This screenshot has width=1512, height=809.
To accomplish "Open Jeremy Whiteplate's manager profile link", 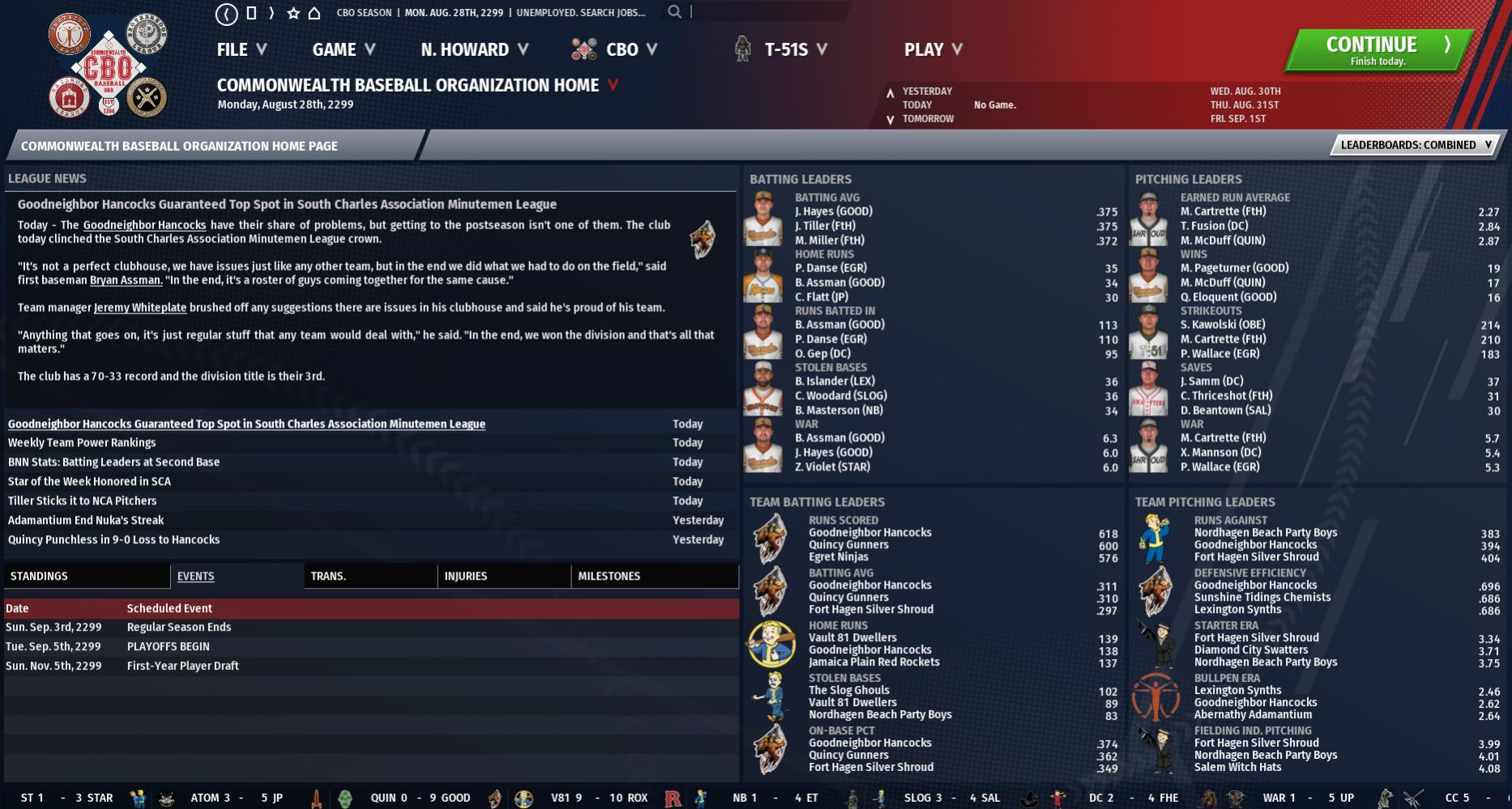I will (x=140, y=308).
